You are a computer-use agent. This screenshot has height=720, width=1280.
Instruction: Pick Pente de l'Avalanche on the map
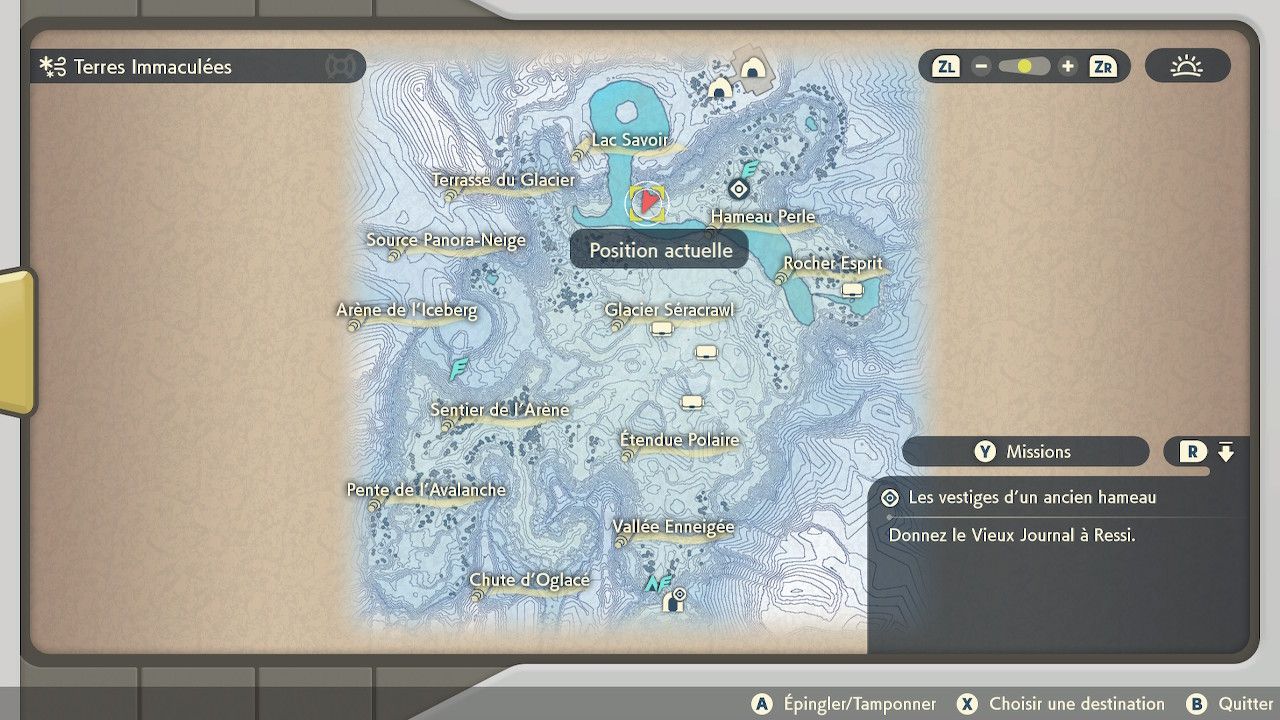(x=427, y=490)
